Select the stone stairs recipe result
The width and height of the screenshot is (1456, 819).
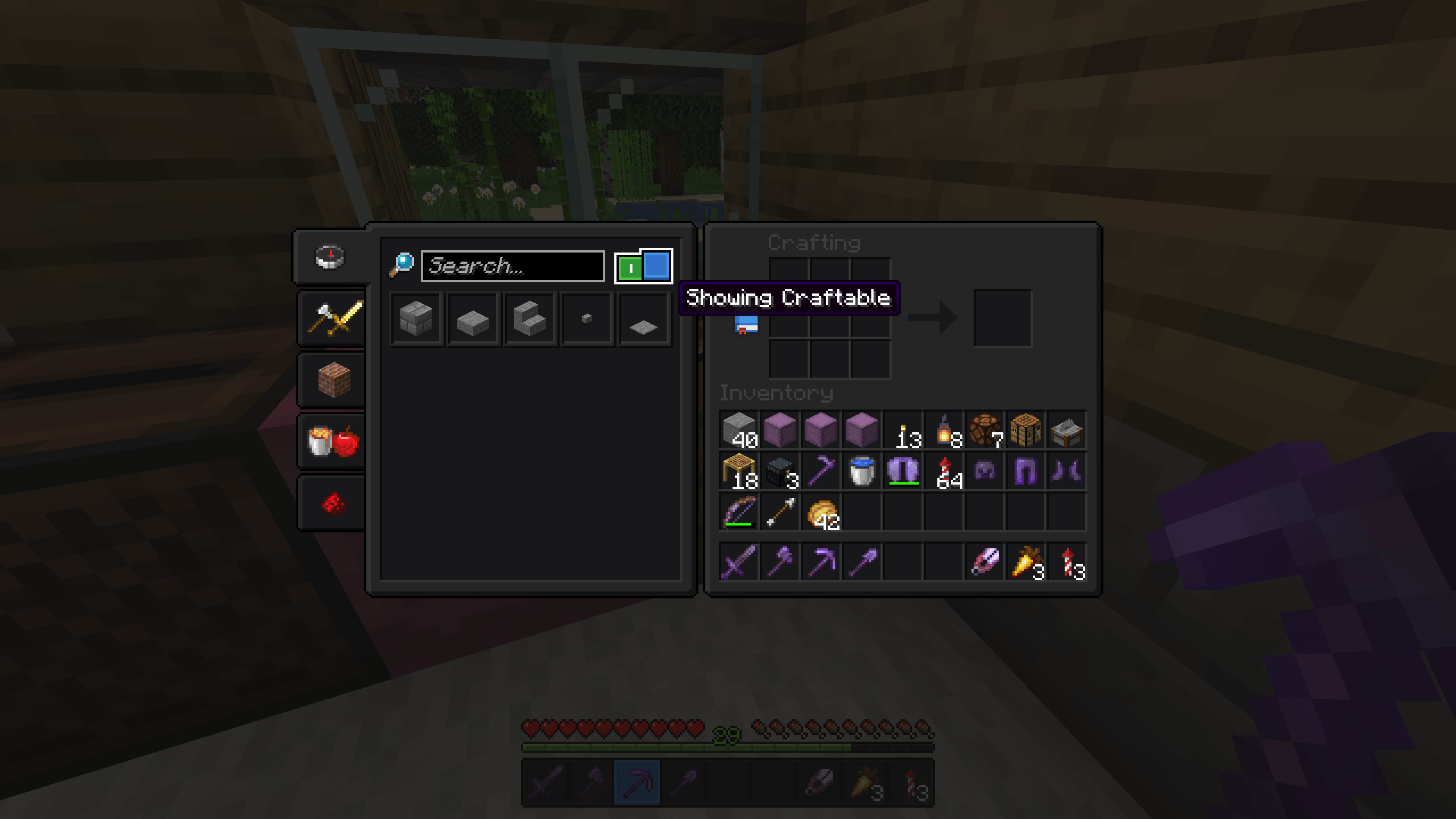[530, 318]
